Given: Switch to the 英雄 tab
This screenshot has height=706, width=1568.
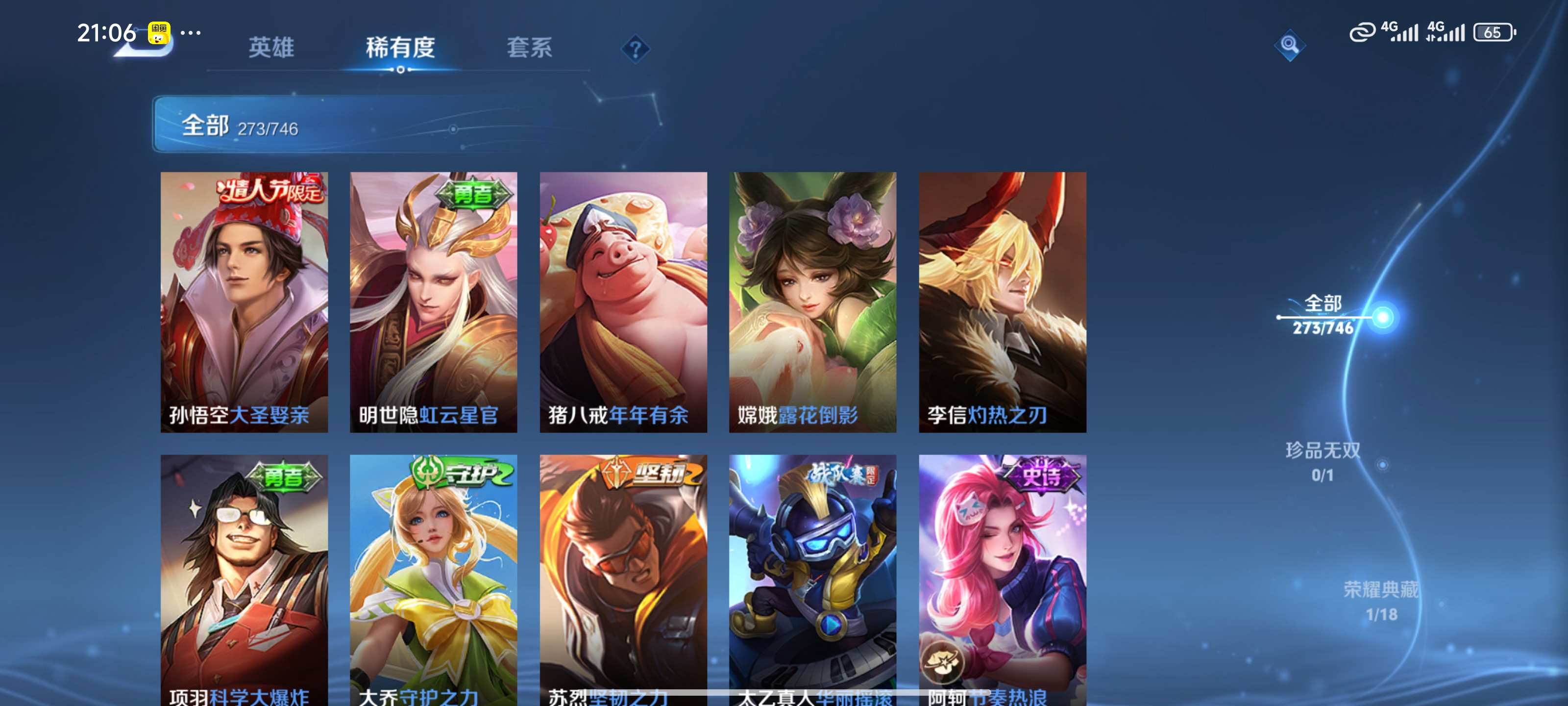Looking at the screenshot, I should (x=271, y=48).
